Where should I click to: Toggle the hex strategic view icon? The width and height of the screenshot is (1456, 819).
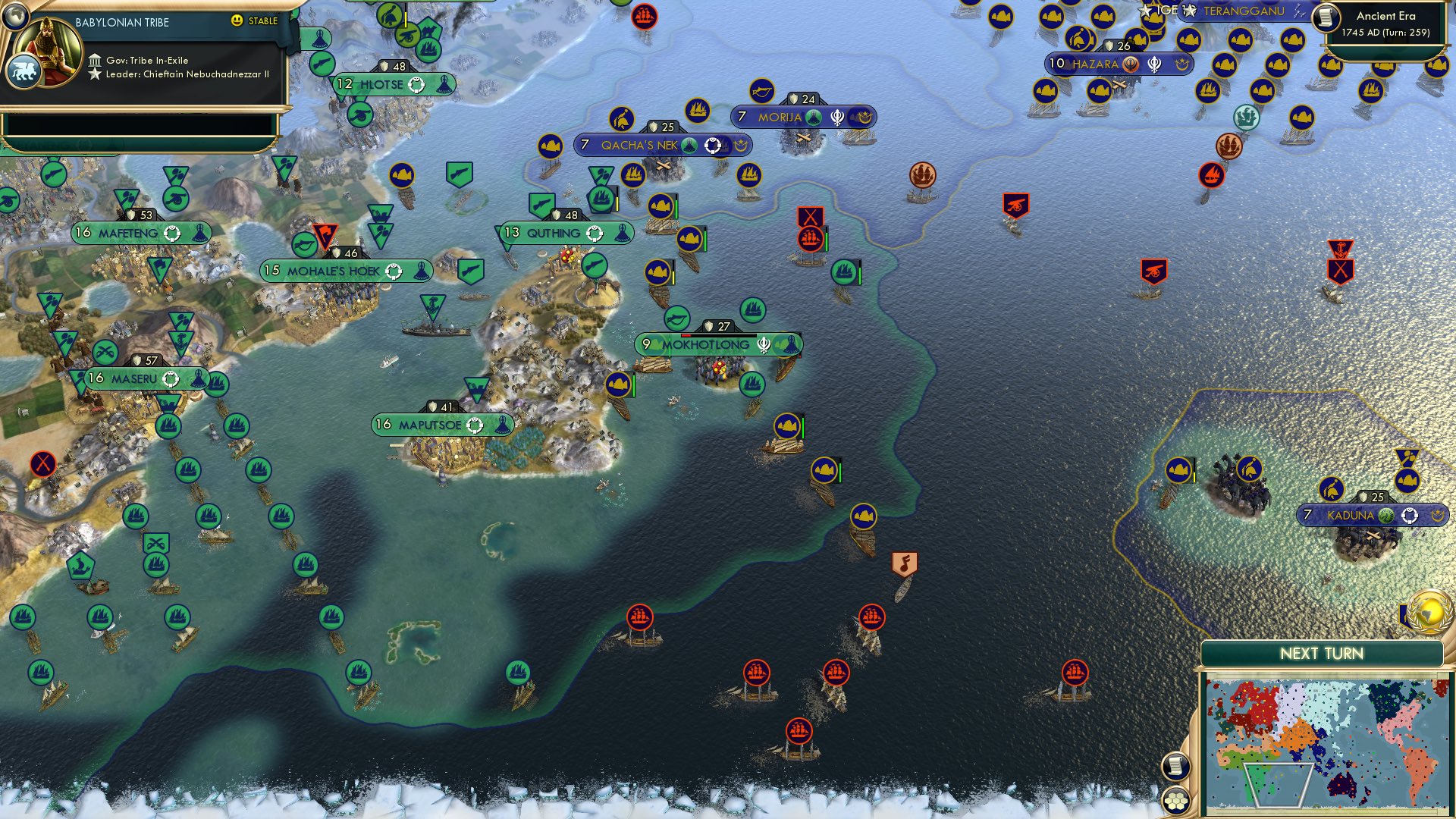[x=1178, y=799]
